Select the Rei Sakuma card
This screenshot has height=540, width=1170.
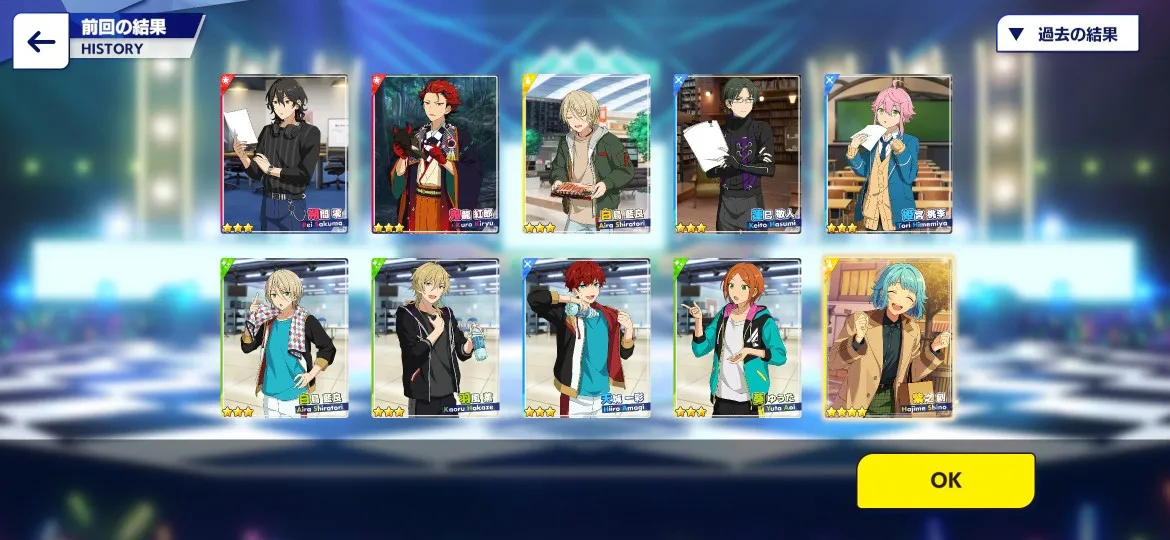point(284,154)
